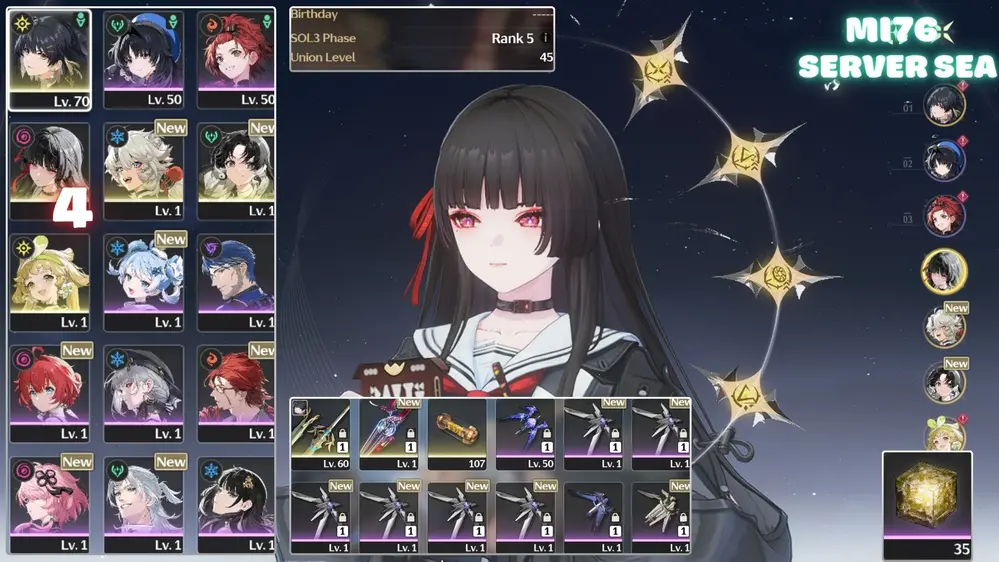Select the Lv. 60 sword weapon slot
This screenshot has width=999, height=562.
322,434
